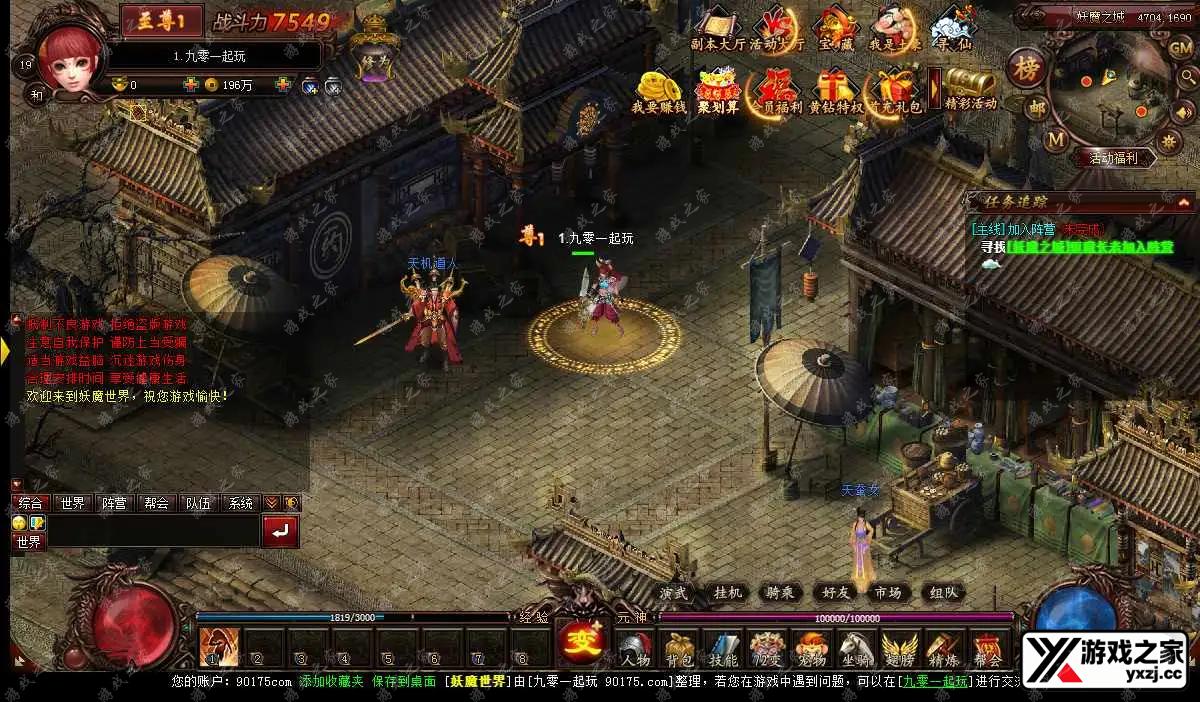Screen dimensions: 1200x702
Task: Open the 副本大厅 dungeon hall scroll
Action: tap(717, 28)
